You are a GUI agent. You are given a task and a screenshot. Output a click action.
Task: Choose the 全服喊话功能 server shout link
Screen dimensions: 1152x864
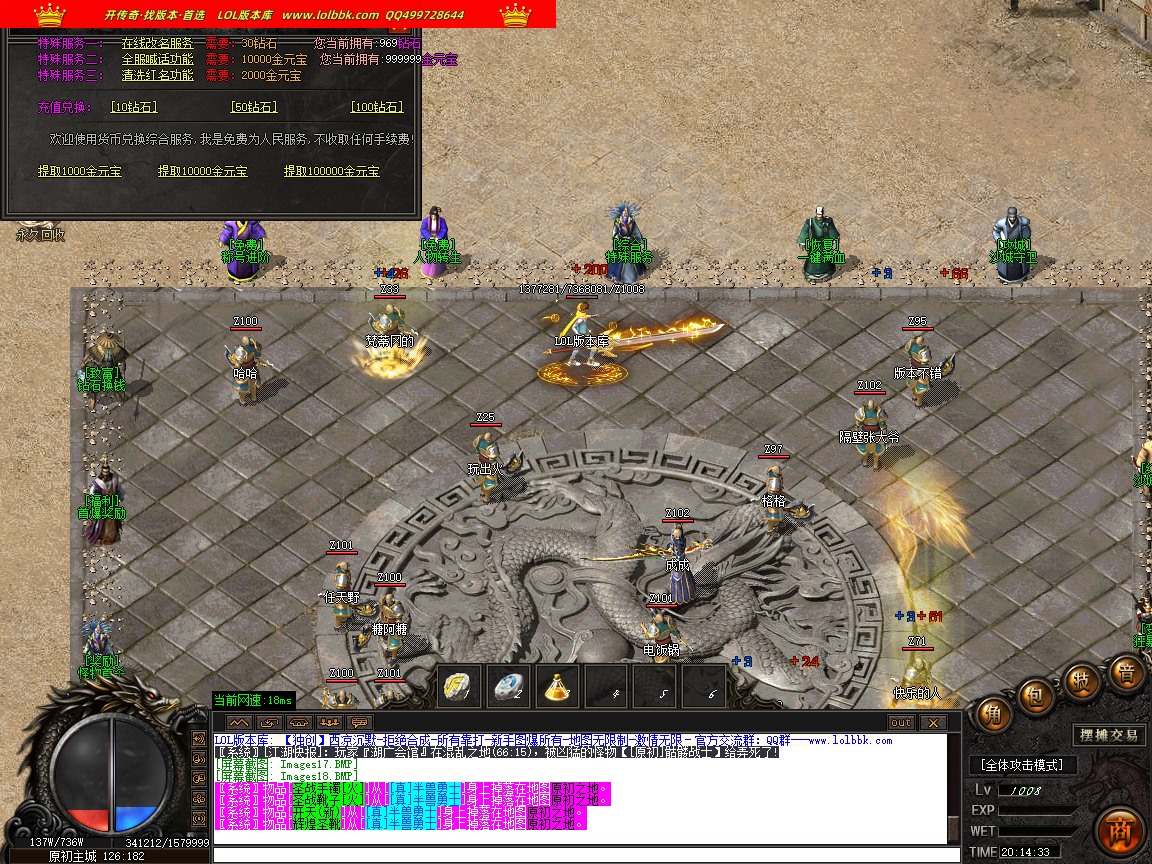(x=158, y=60)
